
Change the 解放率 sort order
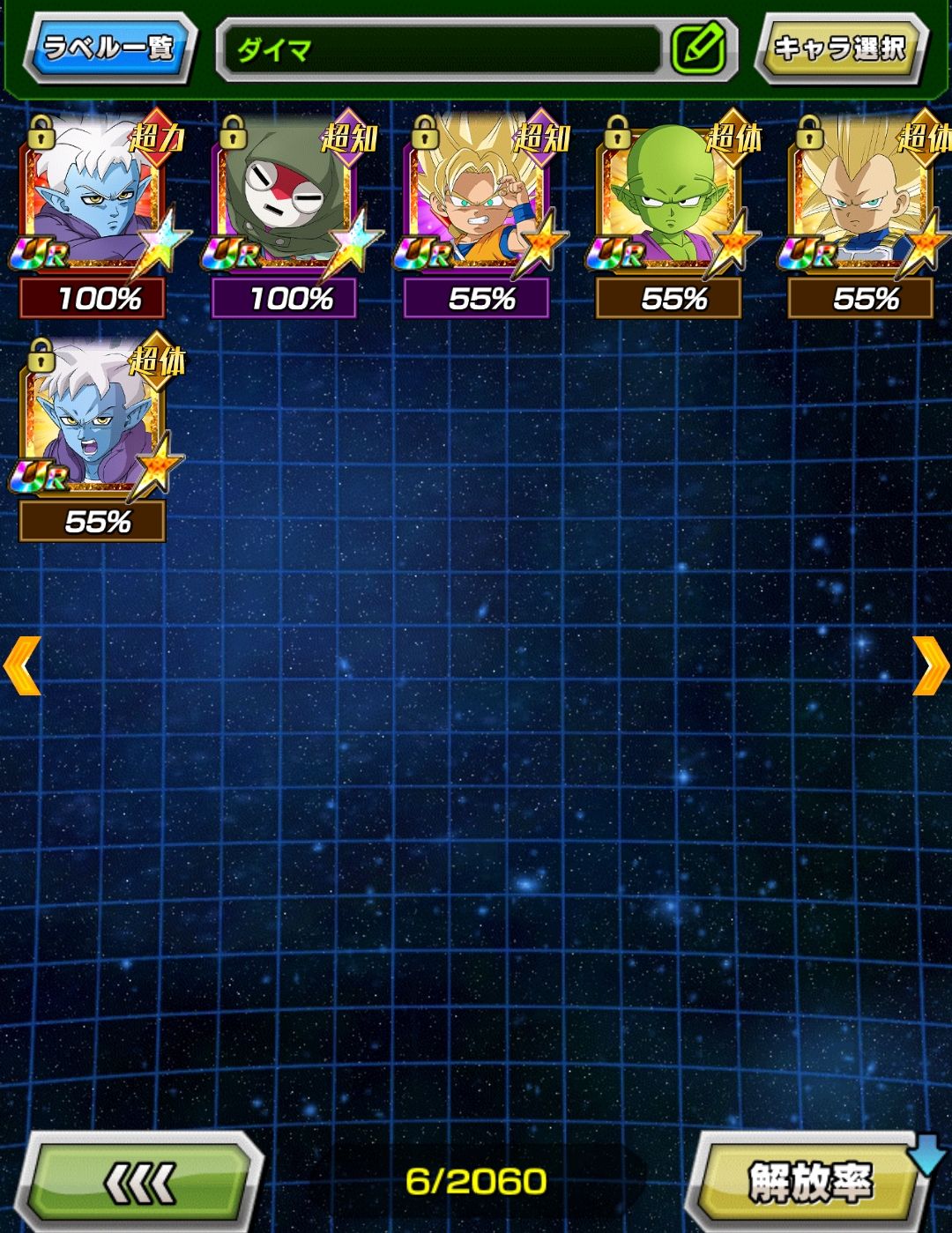pos(809,1182)
